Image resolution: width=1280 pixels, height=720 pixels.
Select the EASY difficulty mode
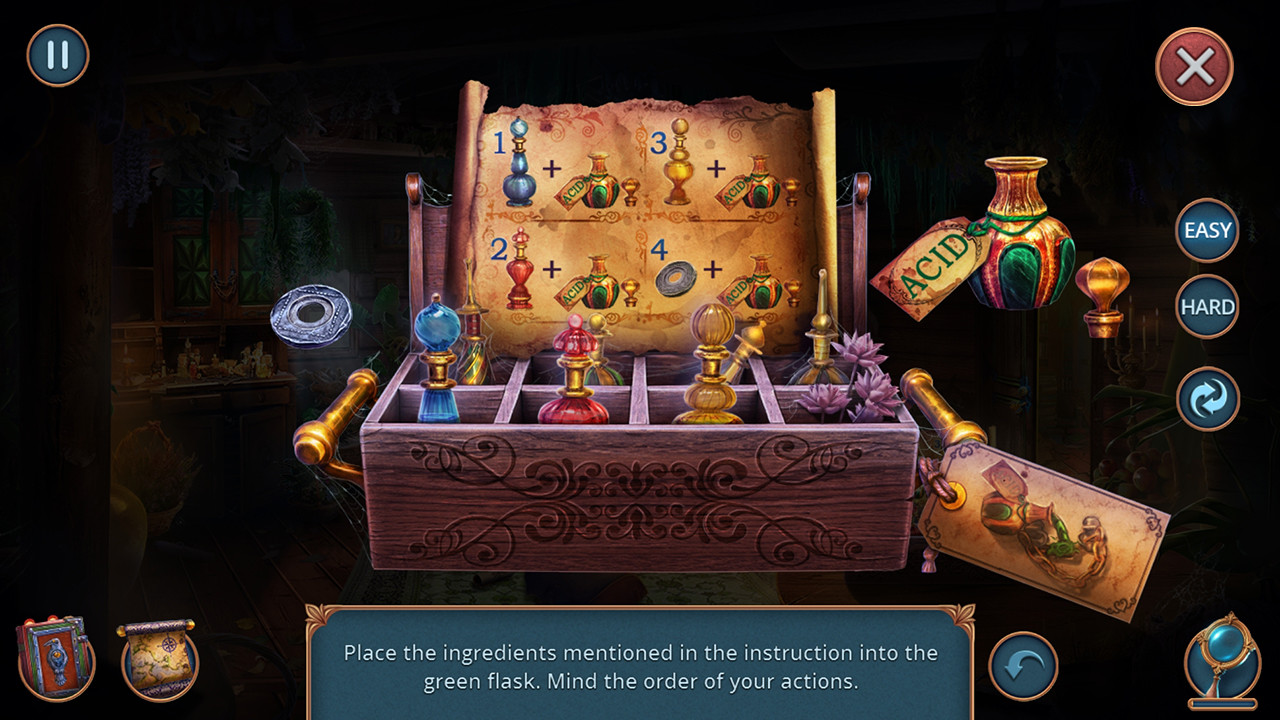[1206, 230]
